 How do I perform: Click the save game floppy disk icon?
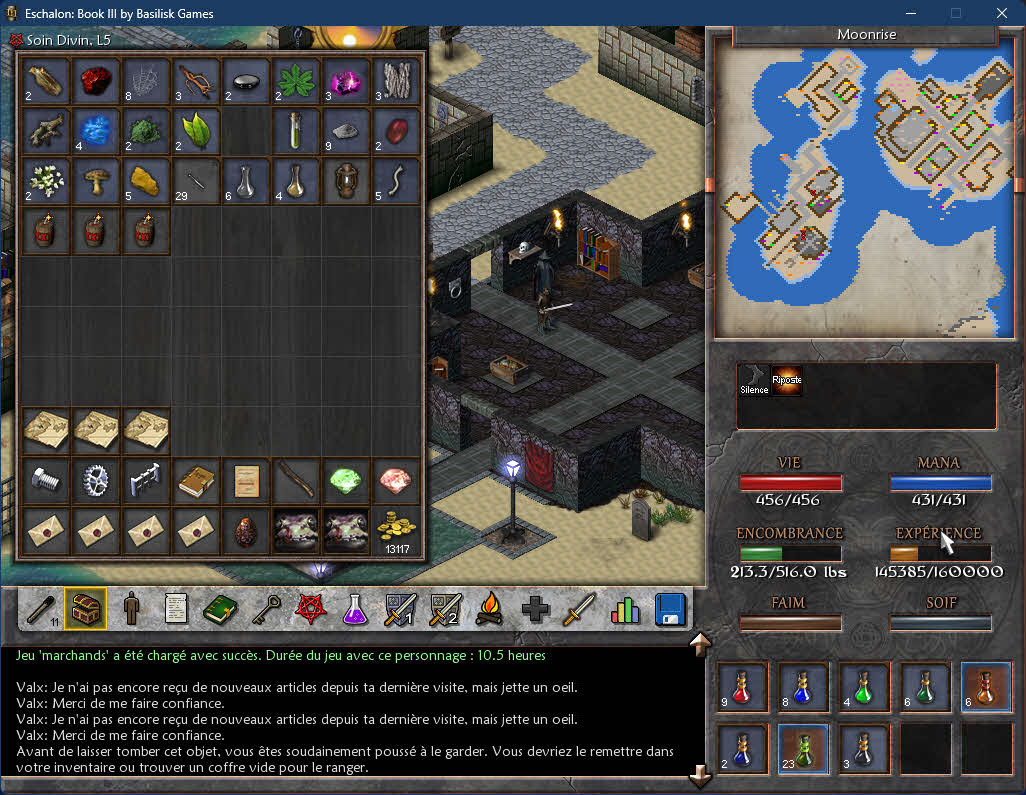coord(669,609)
